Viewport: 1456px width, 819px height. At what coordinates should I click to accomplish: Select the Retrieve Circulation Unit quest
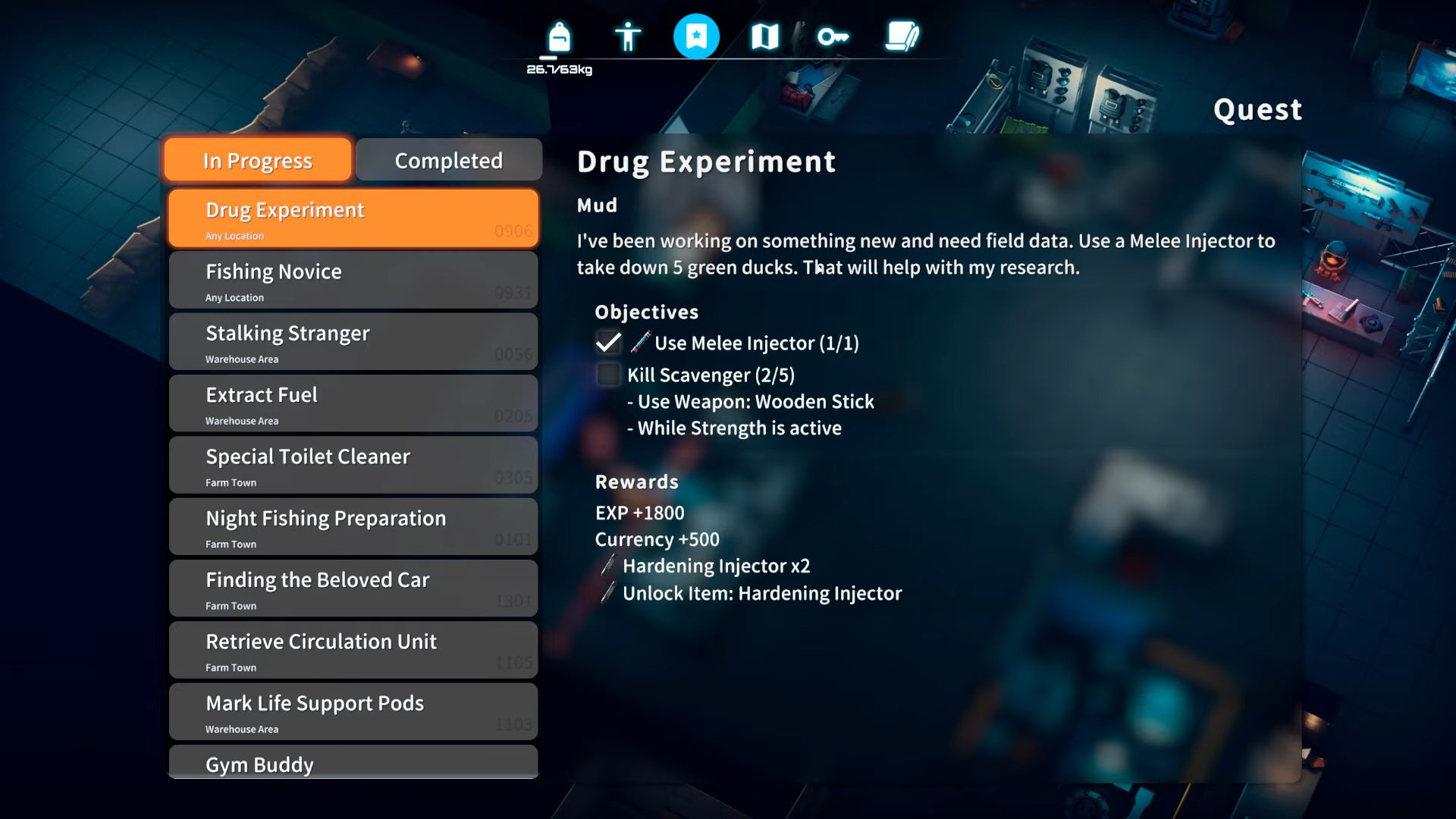pyautogui.click(x=353, y=650)
